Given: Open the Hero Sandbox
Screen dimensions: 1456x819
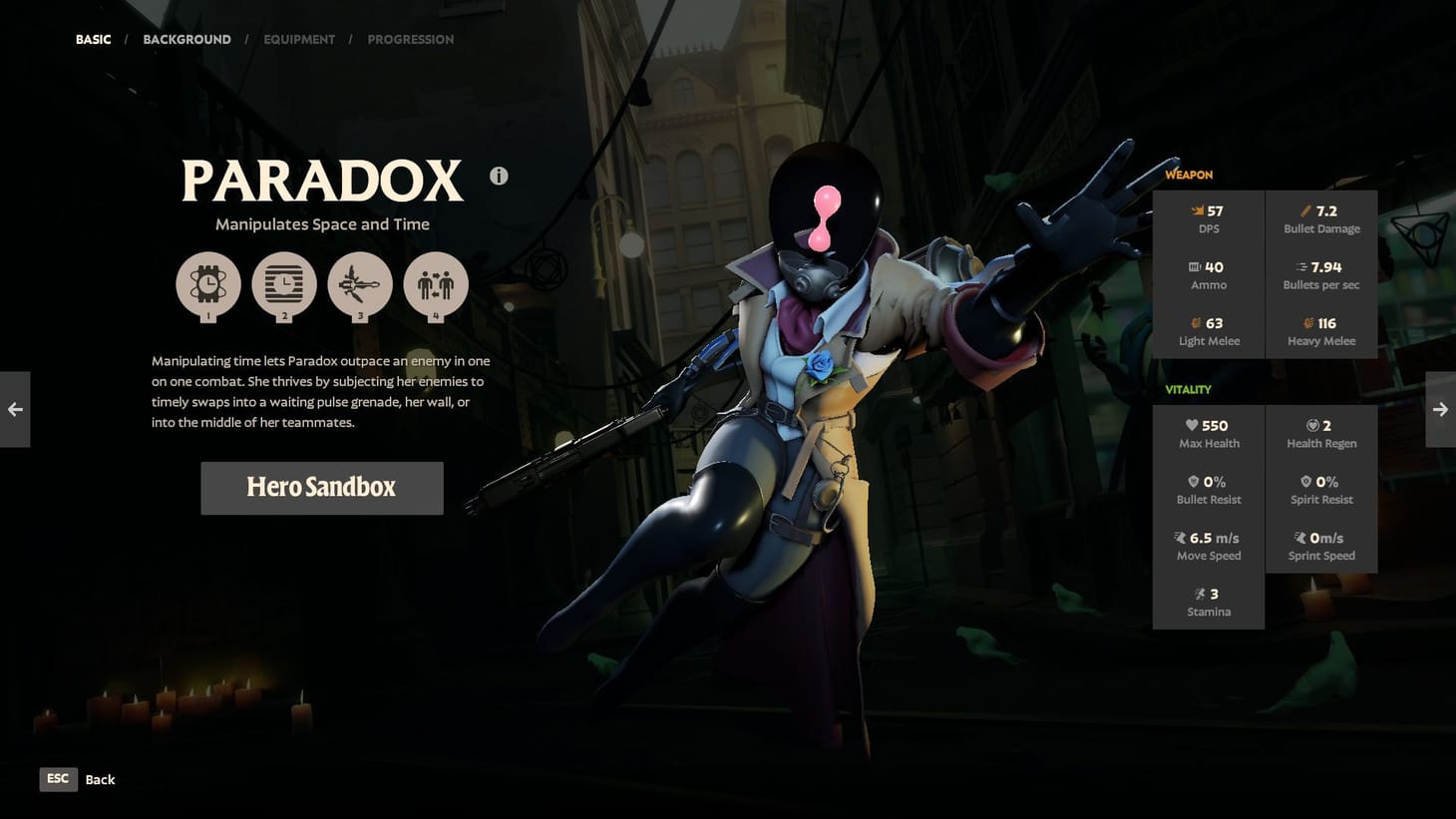Looking at the screenshot, I should (321, 488).
